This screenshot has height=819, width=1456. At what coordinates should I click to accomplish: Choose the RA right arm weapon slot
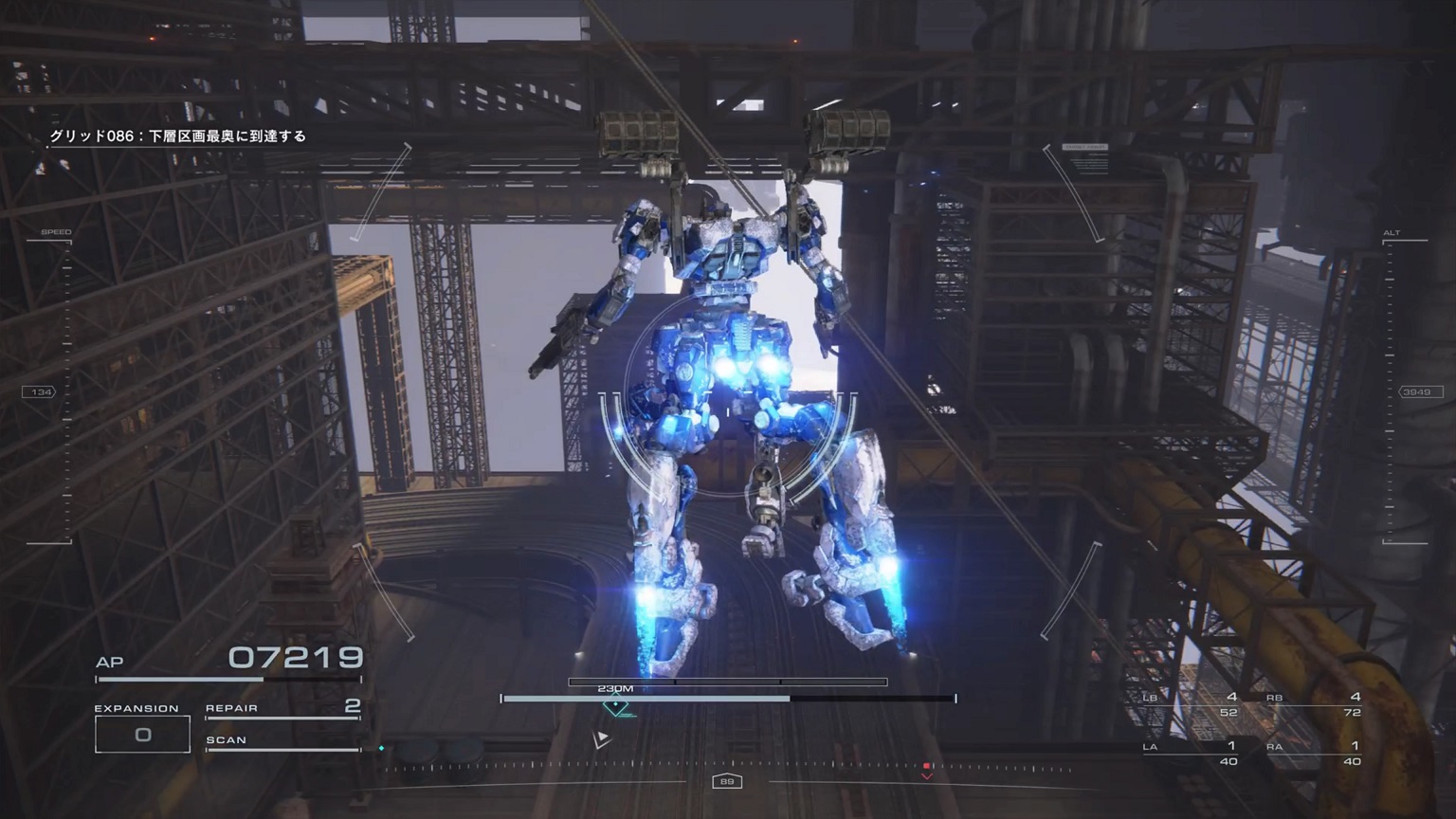[1313, 754]
